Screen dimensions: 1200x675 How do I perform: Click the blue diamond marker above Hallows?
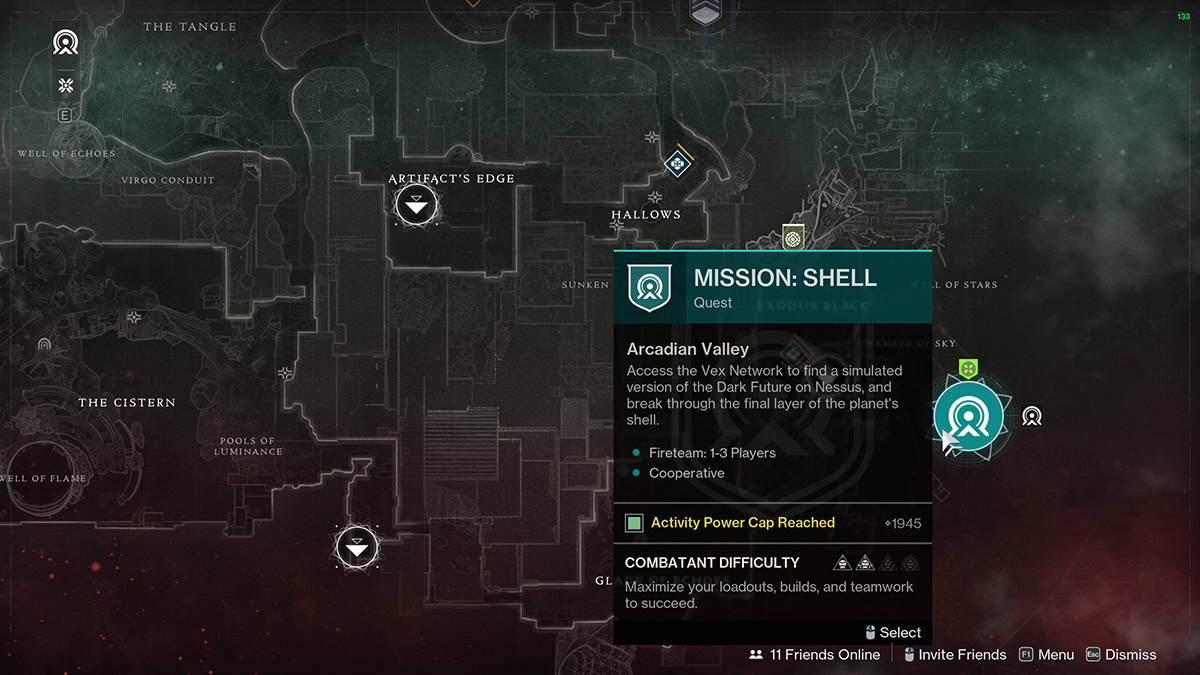click(677, 162)
